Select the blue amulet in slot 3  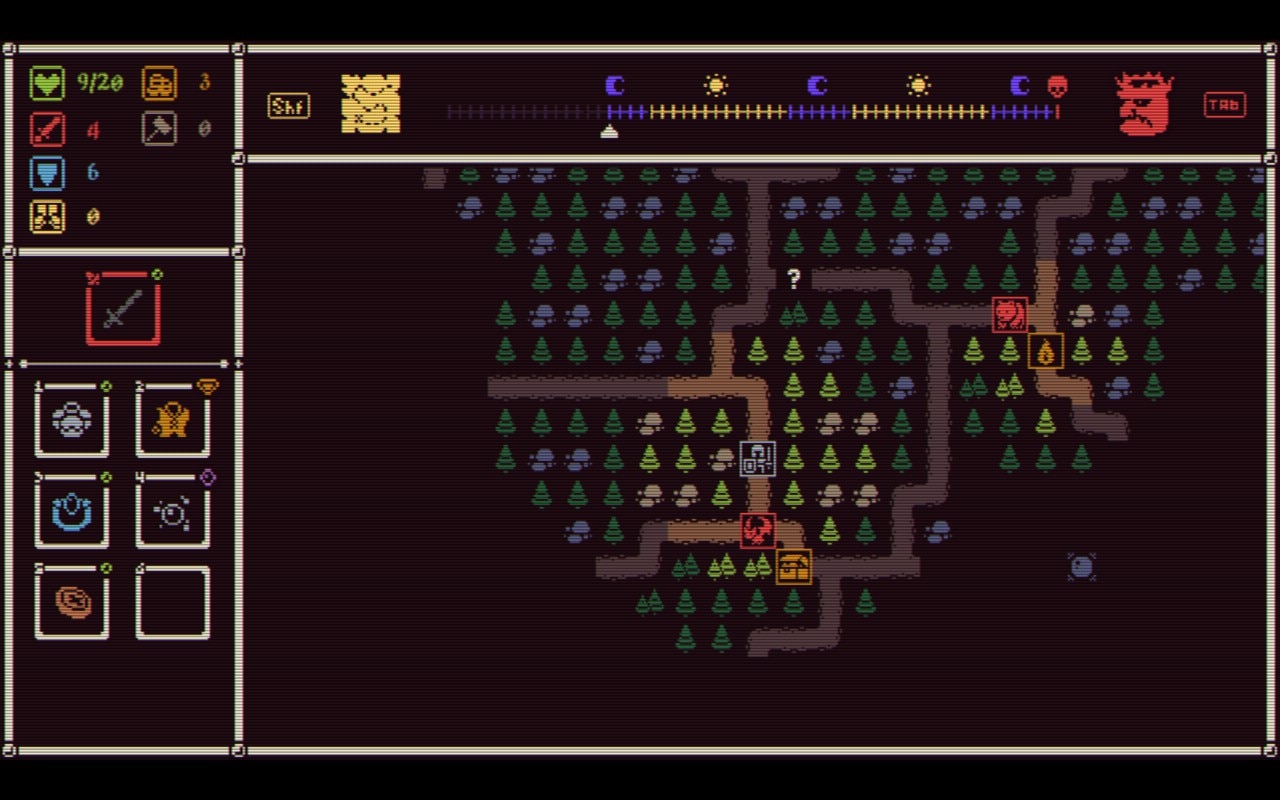71,513
